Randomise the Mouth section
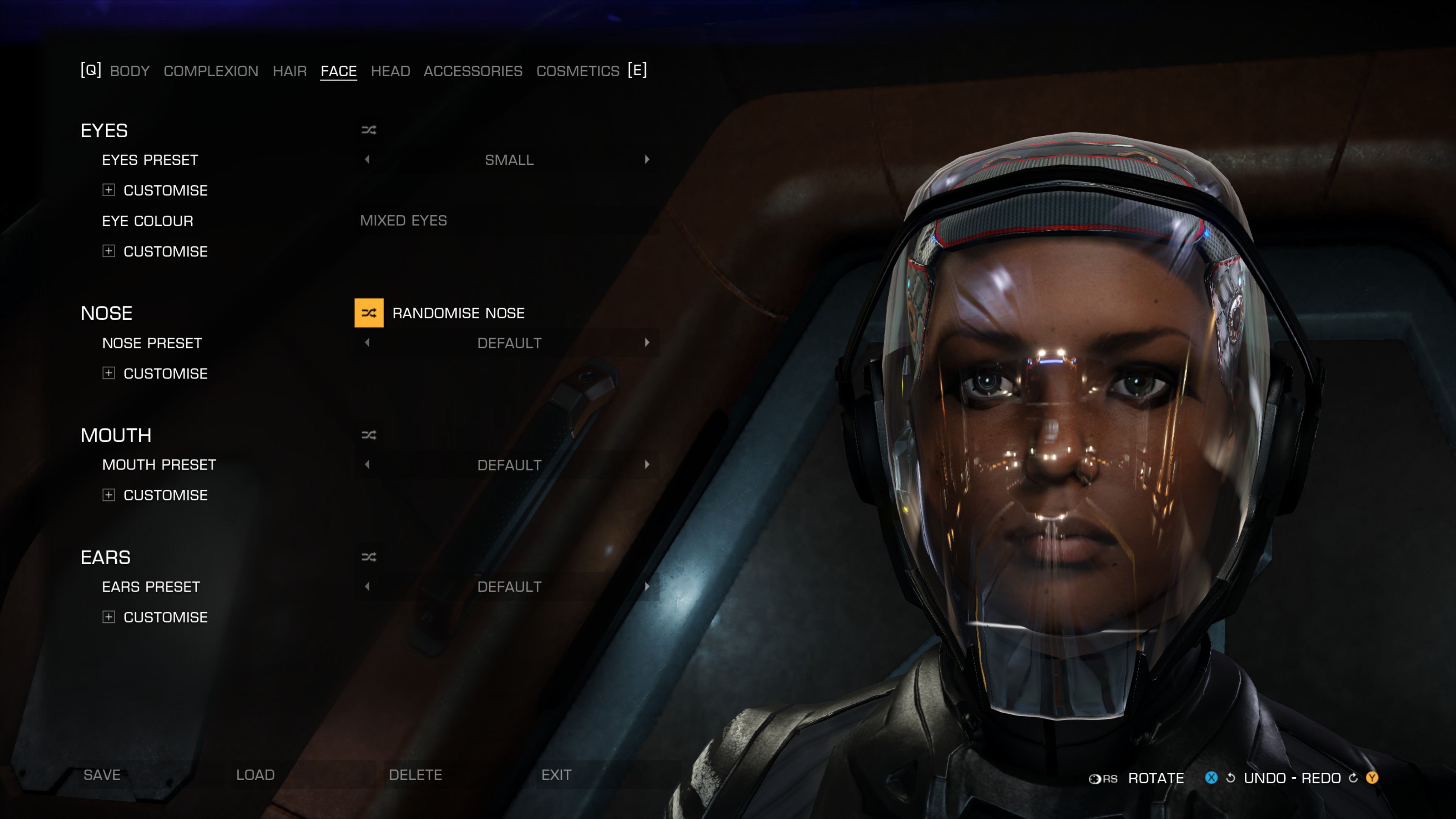The width and height of the screenshot is (1456, 819). pos(369,435)
